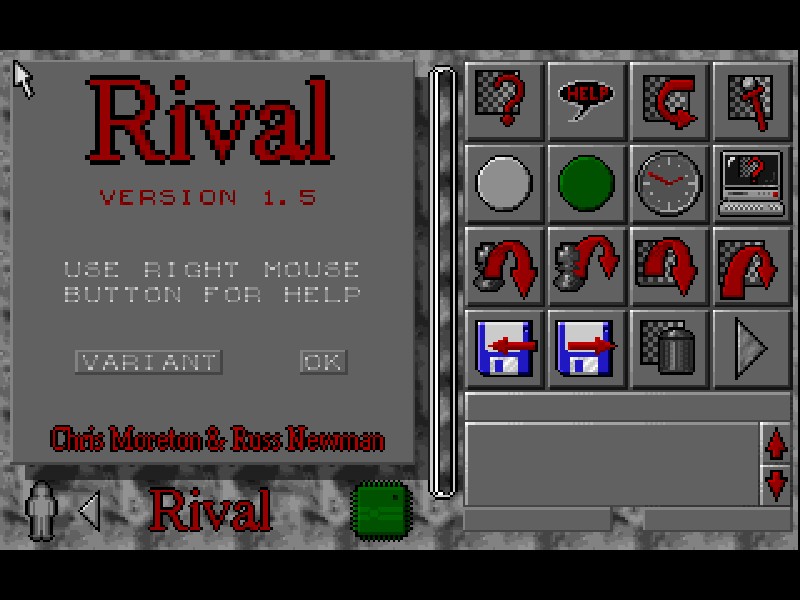The height and width of the screenshot is (600, 800).
Task: Click the floppy disk with right arrow
Action: tap(588, 349)
